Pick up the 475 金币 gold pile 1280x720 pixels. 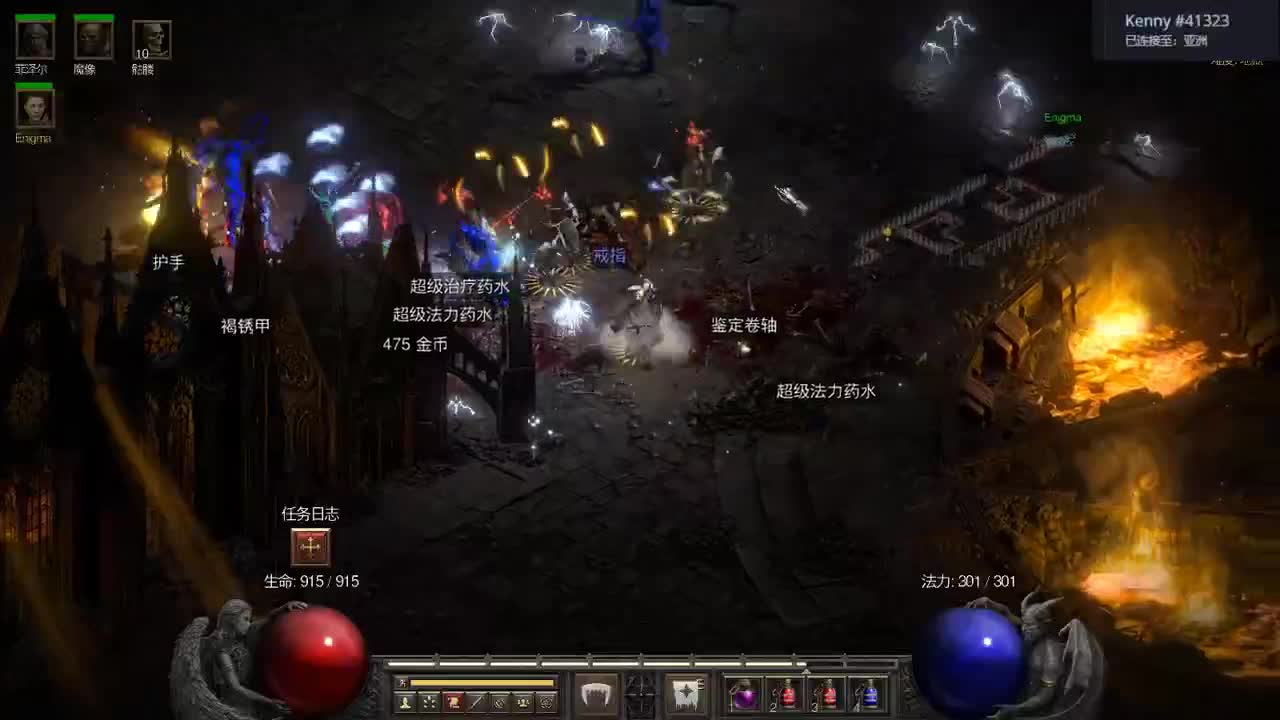point(415,343)
